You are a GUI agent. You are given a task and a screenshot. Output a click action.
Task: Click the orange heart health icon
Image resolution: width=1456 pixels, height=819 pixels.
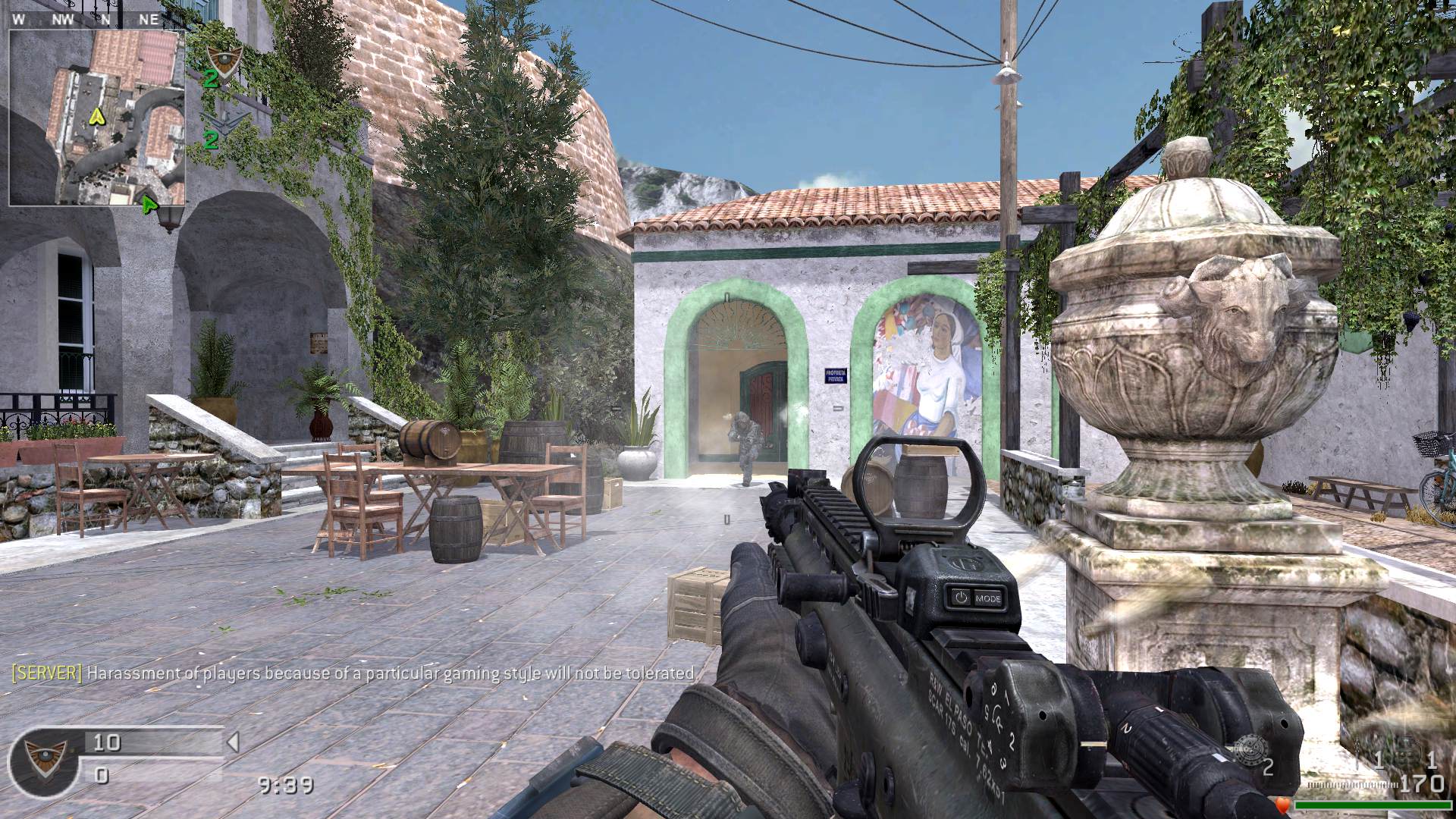(x=1283, y=803)
